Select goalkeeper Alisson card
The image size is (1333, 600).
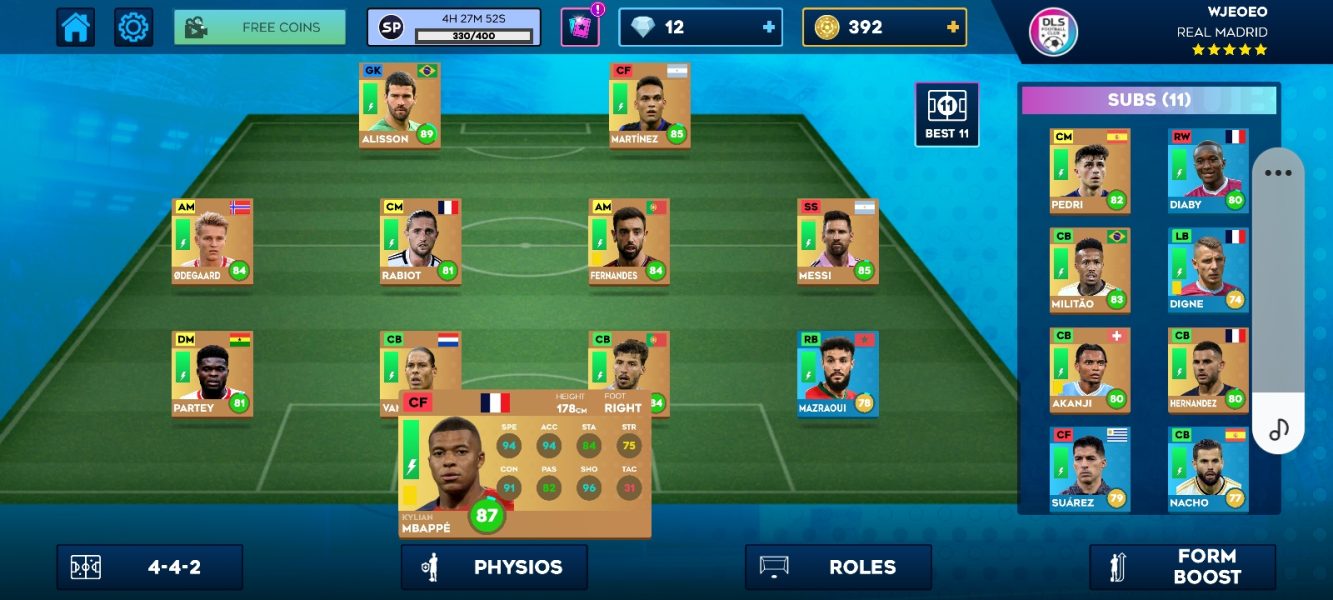(399, 105)
